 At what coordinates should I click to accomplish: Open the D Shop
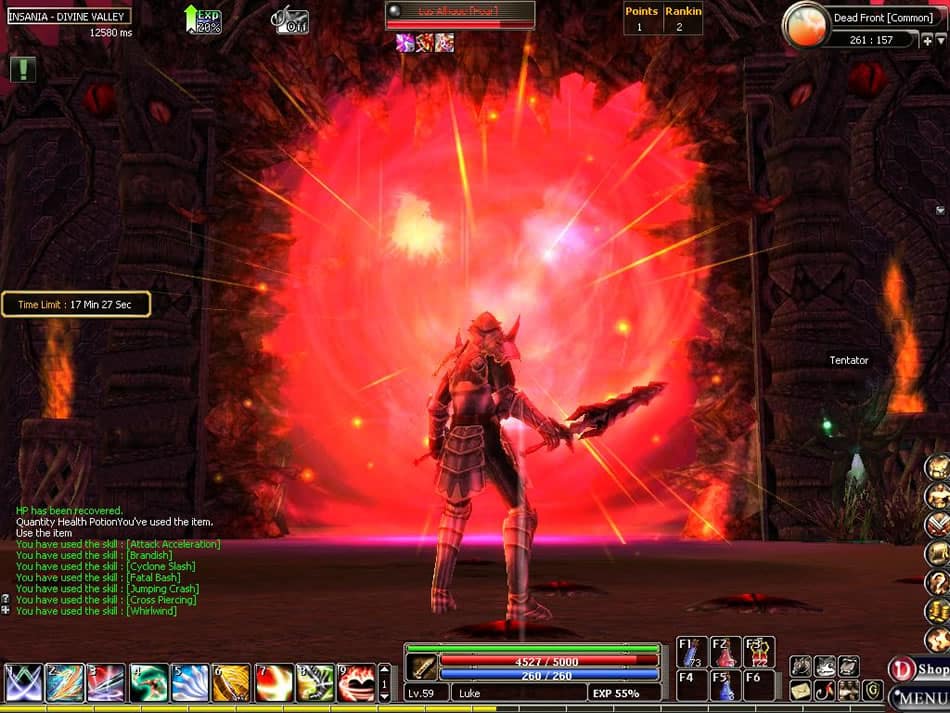(920, 669)
